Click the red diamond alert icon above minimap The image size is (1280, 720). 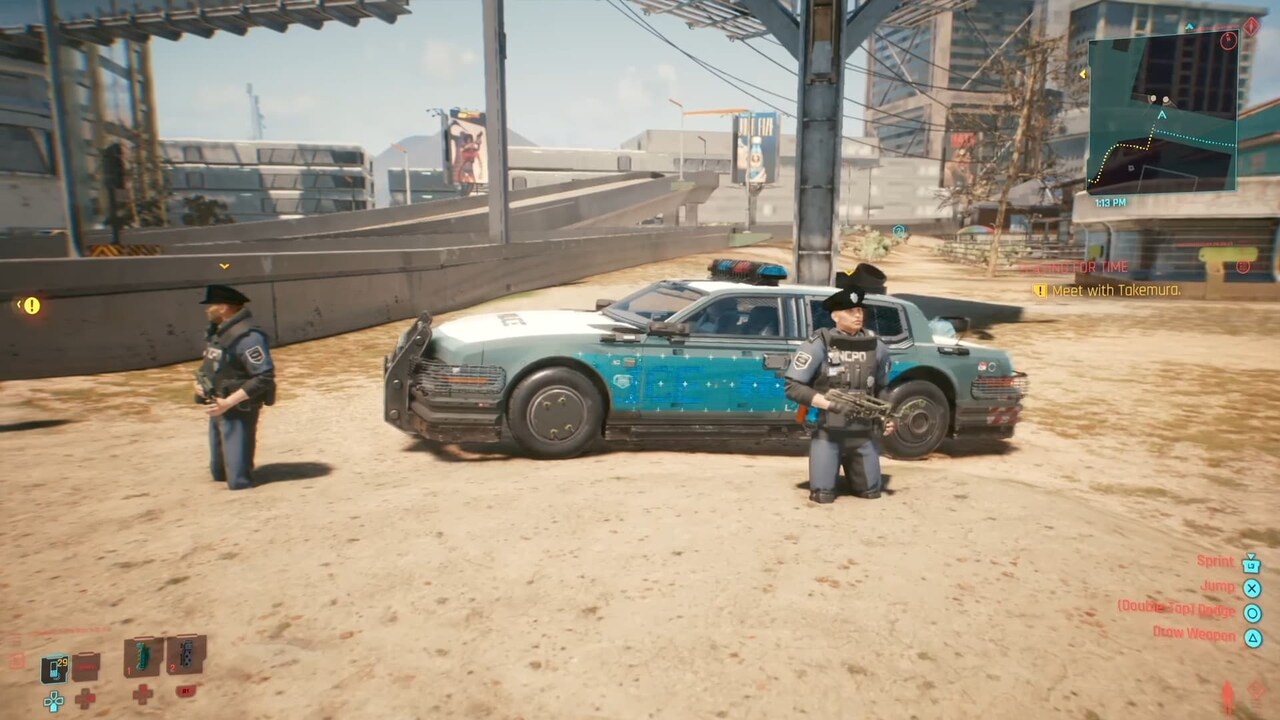click(1251, 26)
